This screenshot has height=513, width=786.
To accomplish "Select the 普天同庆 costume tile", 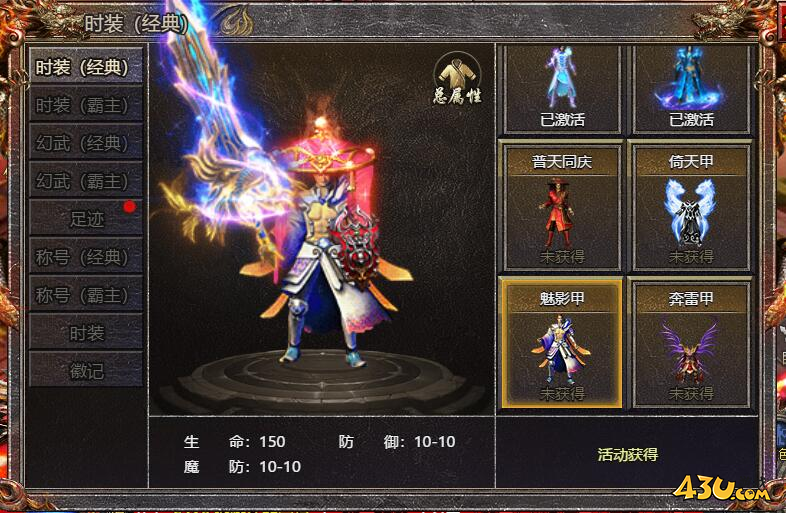I will 560,206.
